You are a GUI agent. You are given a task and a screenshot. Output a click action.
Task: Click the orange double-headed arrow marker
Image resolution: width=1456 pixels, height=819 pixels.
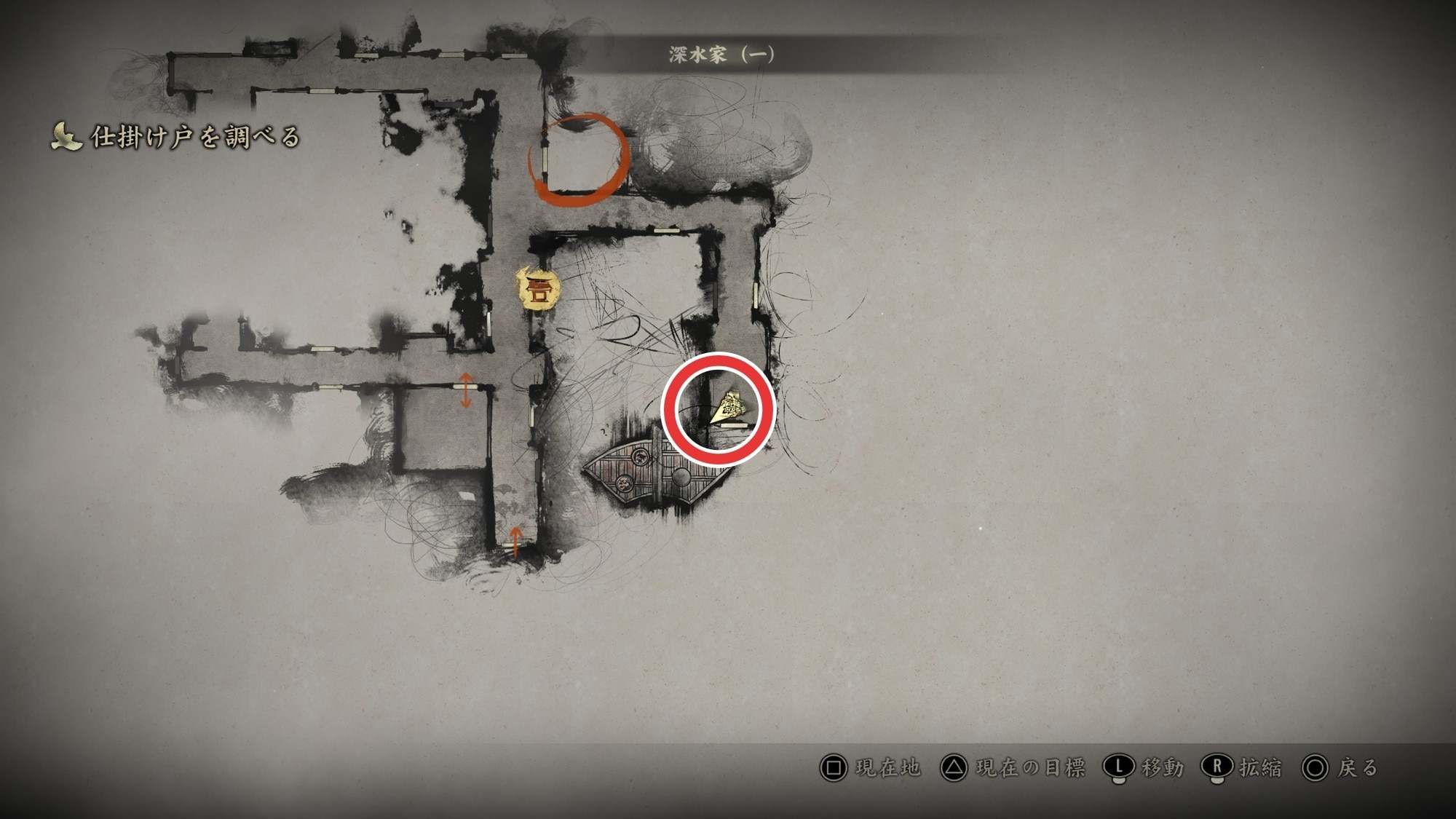(x=466, y=390)
